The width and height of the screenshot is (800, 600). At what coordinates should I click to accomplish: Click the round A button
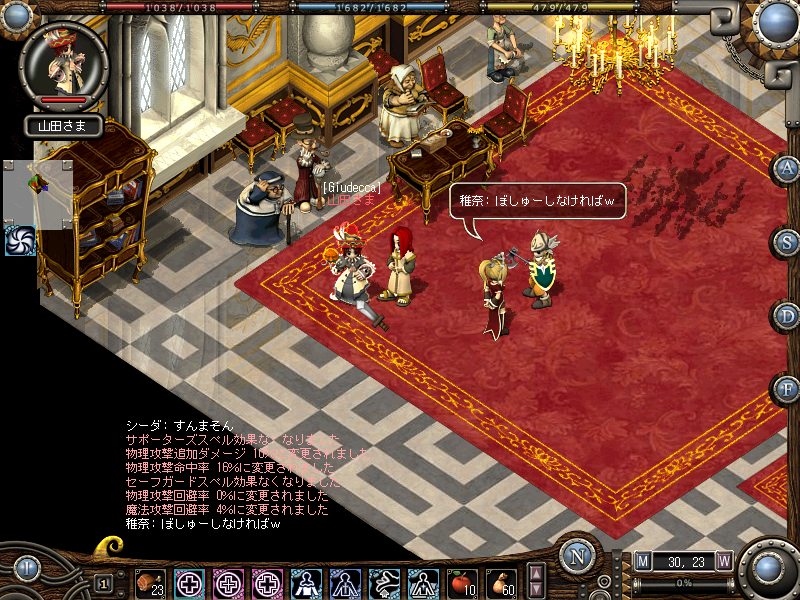click(x=787, y=167)
